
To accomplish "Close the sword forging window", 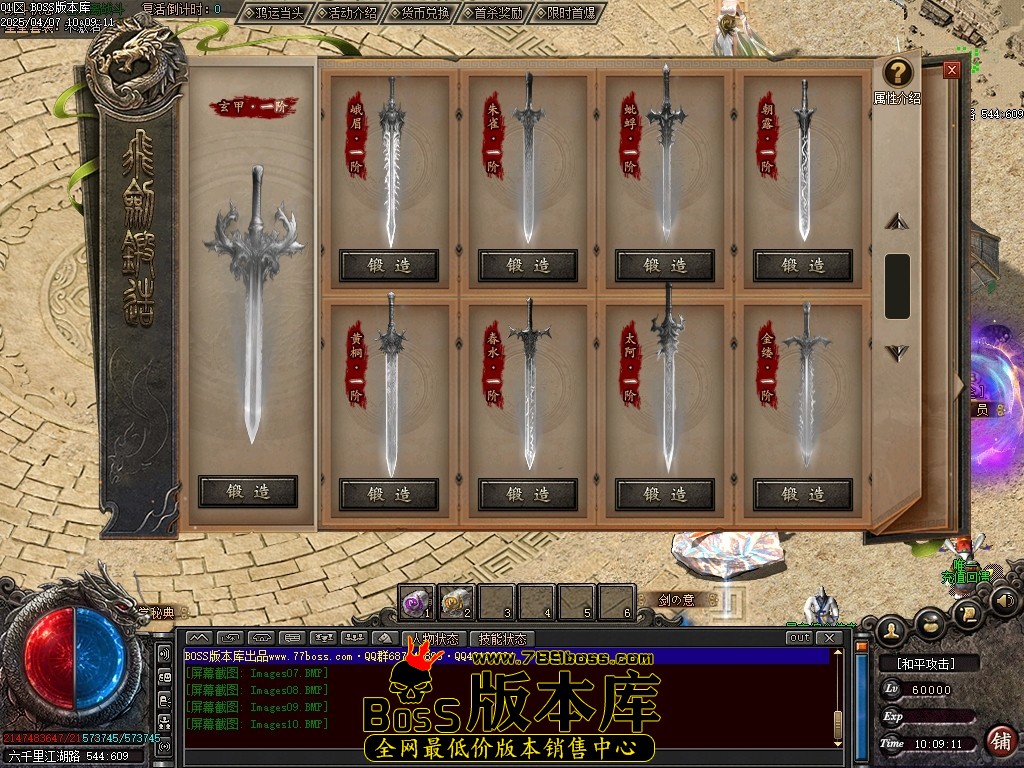I will [951, 69].
